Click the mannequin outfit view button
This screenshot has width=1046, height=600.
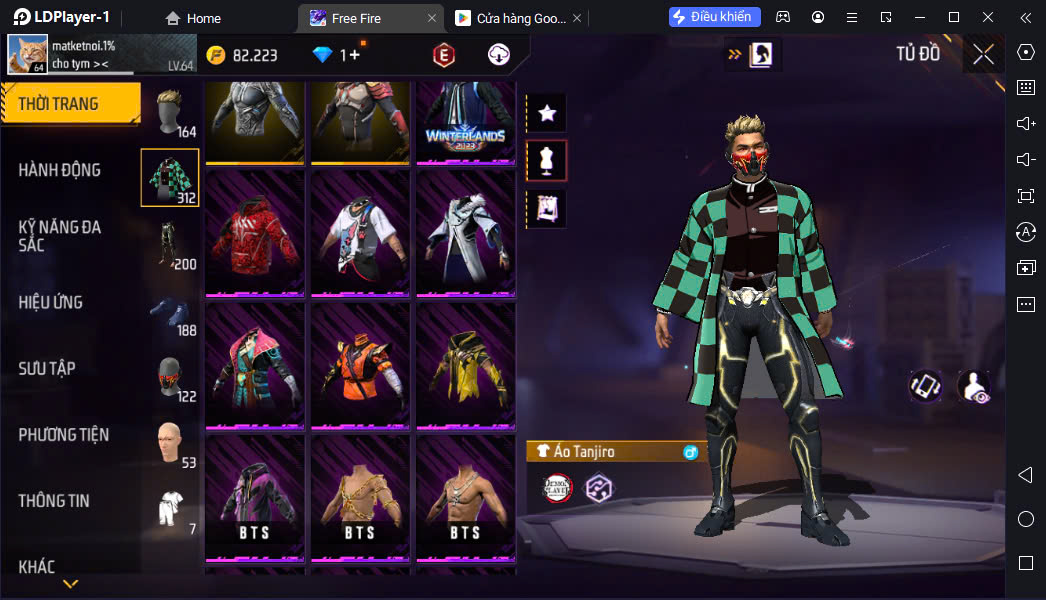tap(547, 160)
